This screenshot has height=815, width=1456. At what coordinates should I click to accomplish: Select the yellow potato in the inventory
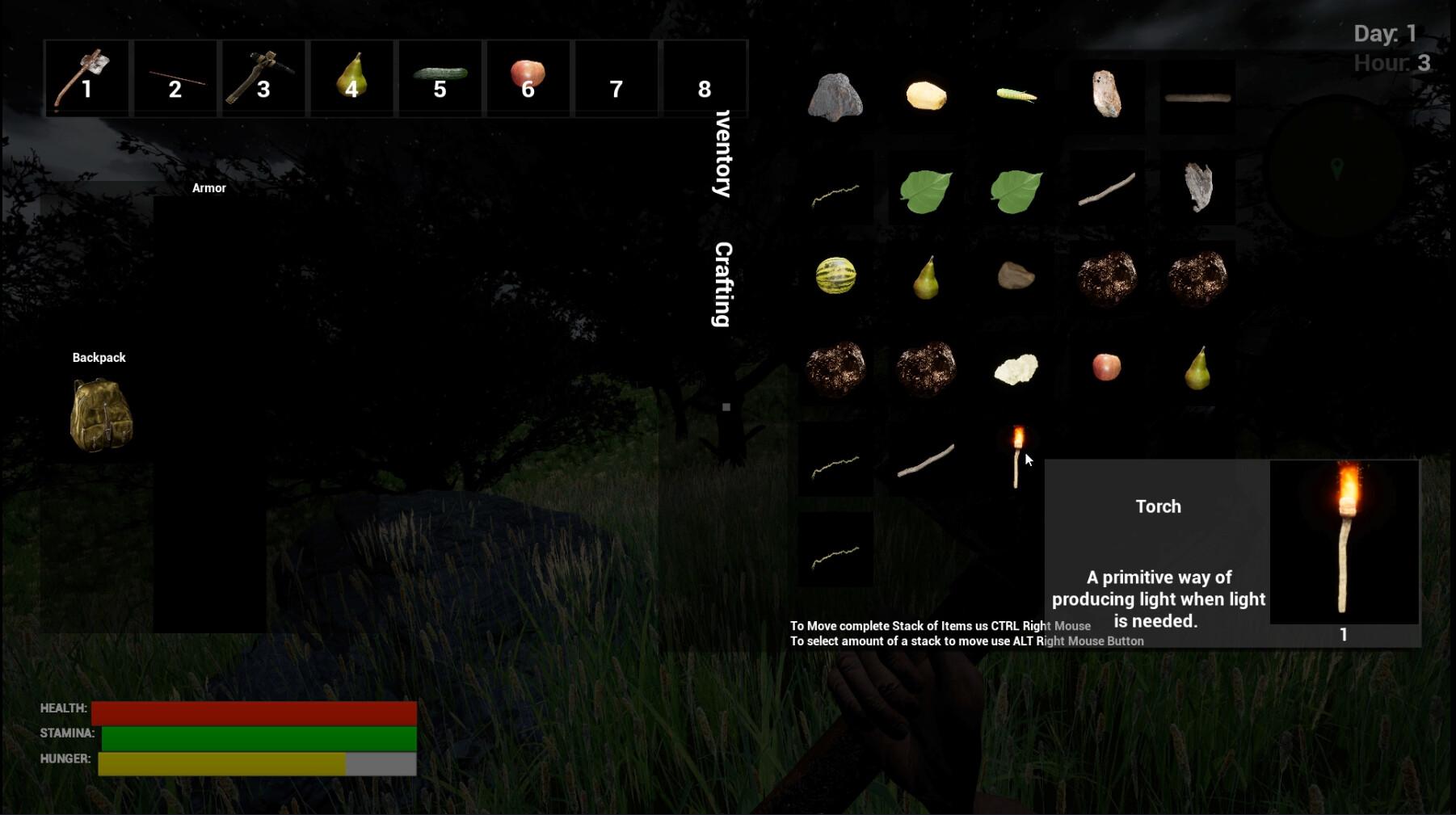pos(926,95)
